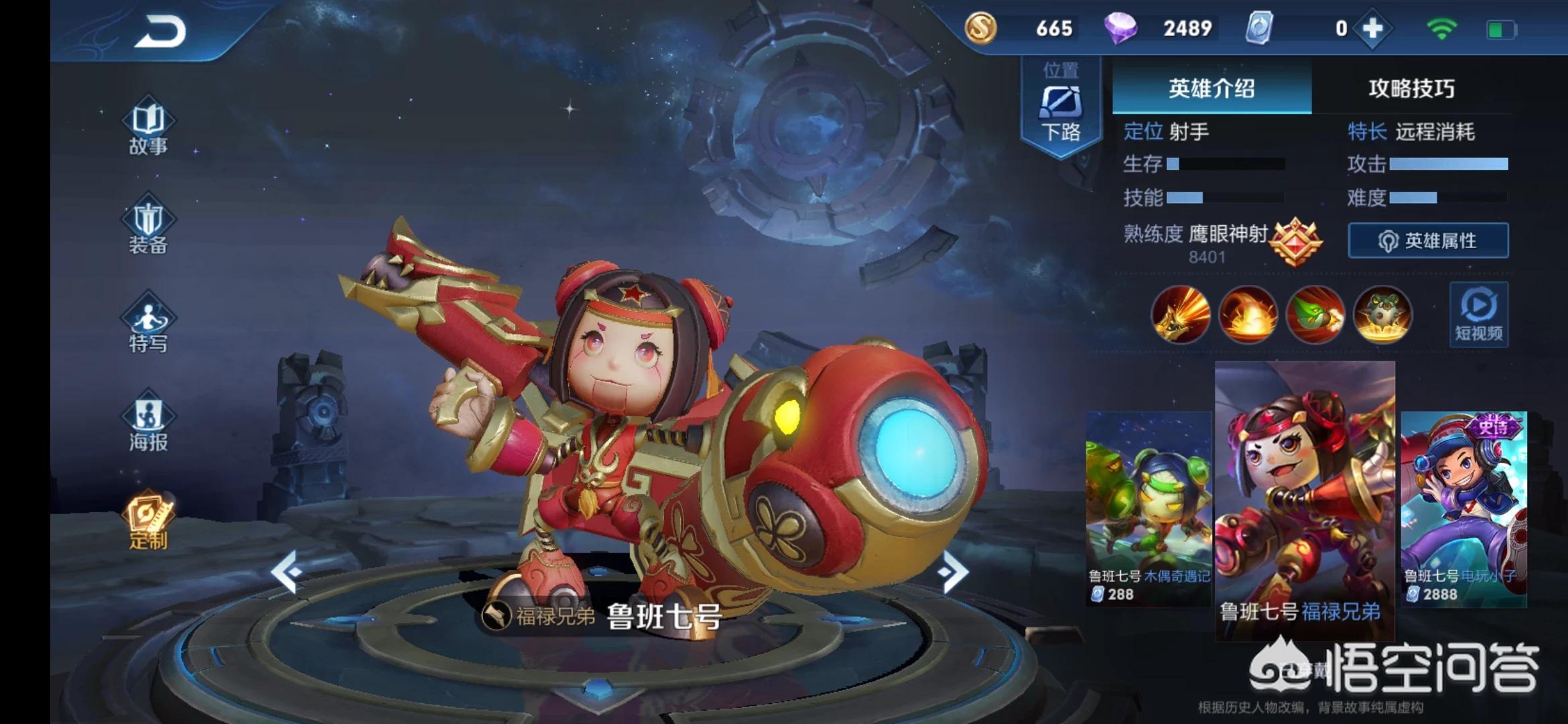Play the 短视频 short video

pyautogui.click(x=1478, y=314)
